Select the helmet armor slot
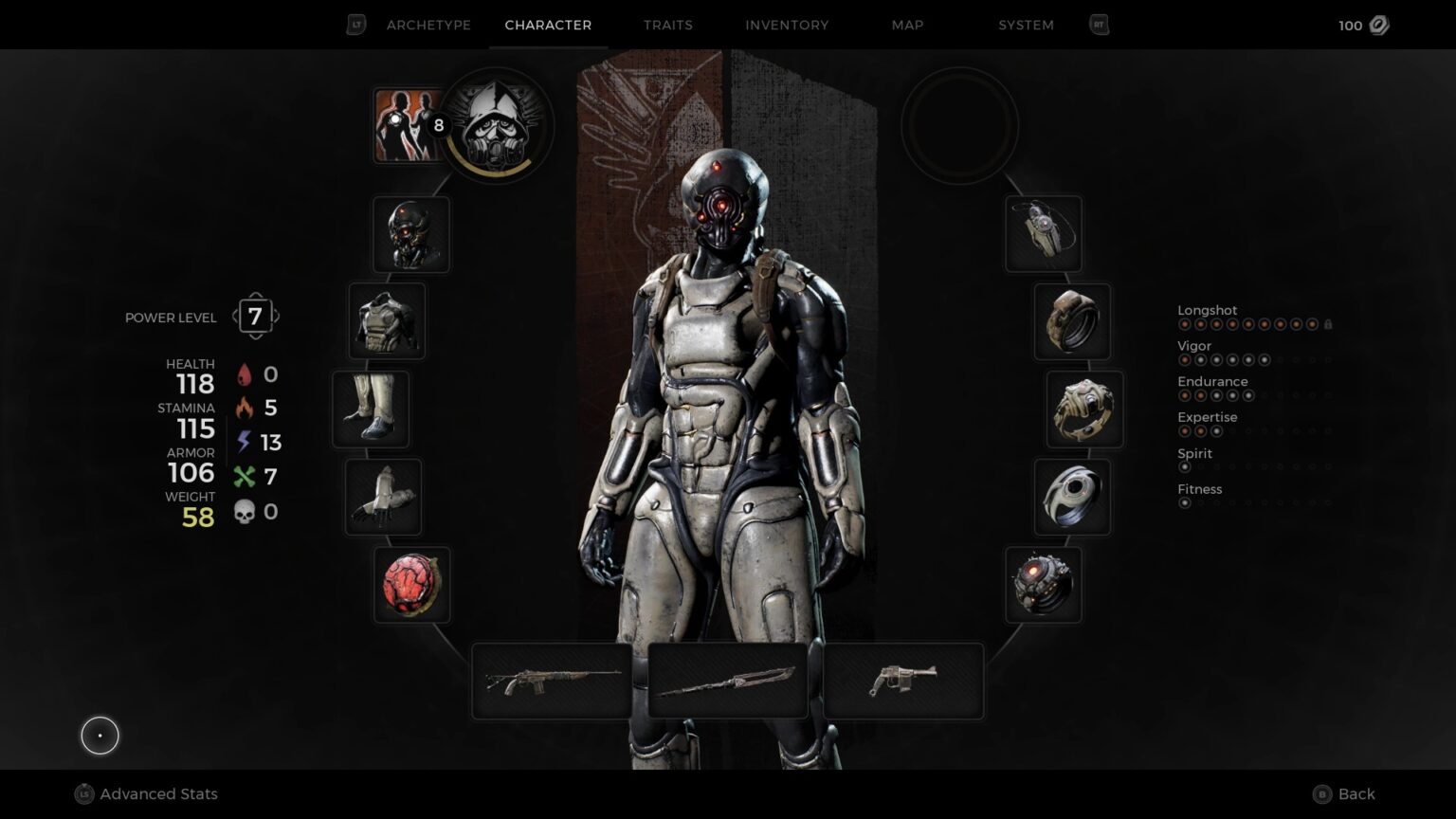The image size is (1456, 819). point(411,234)
